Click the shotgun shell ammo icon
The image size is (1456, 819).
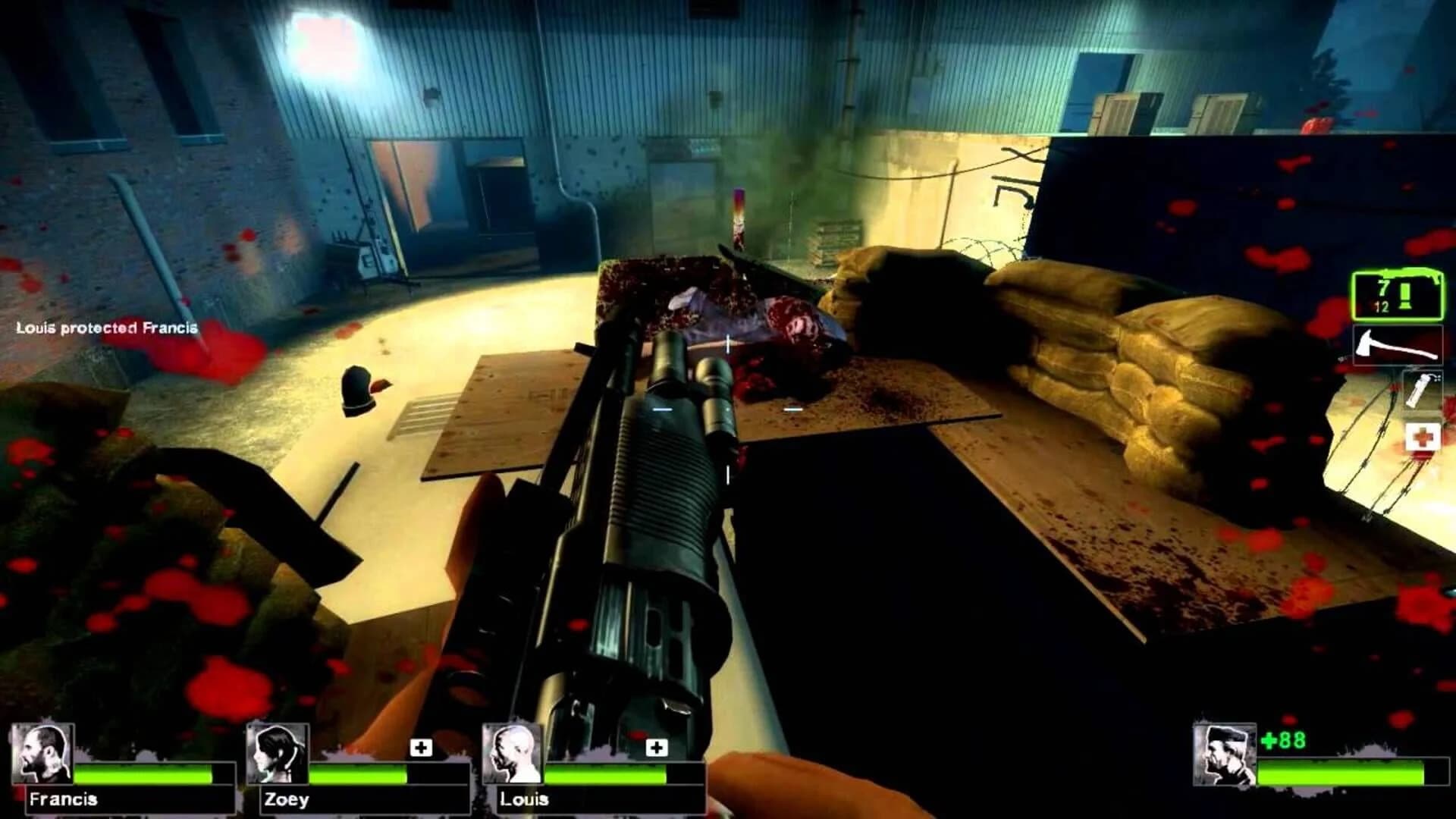pos(1405,297)
